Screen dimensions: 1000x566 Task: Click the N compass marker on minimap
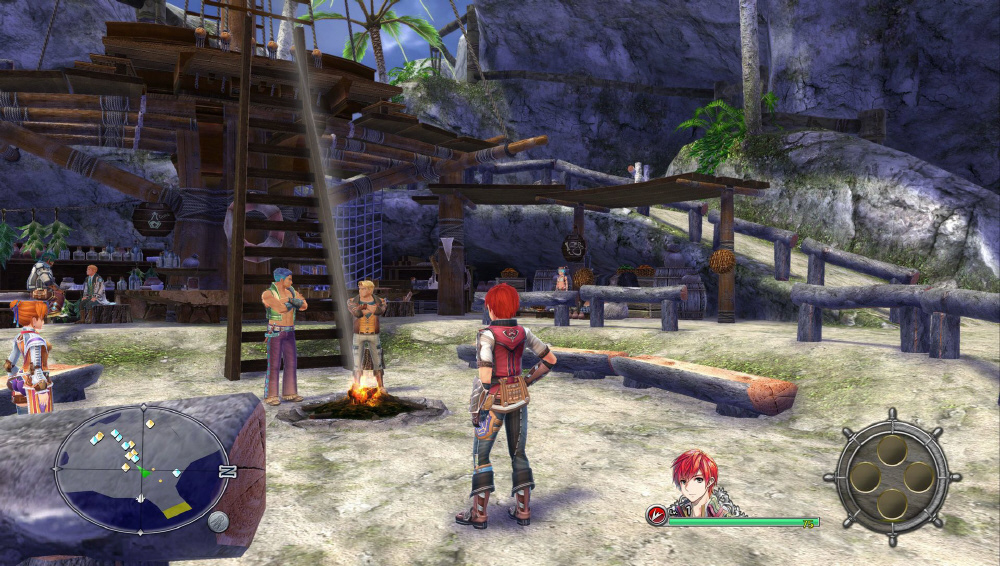tap(227, 471)
